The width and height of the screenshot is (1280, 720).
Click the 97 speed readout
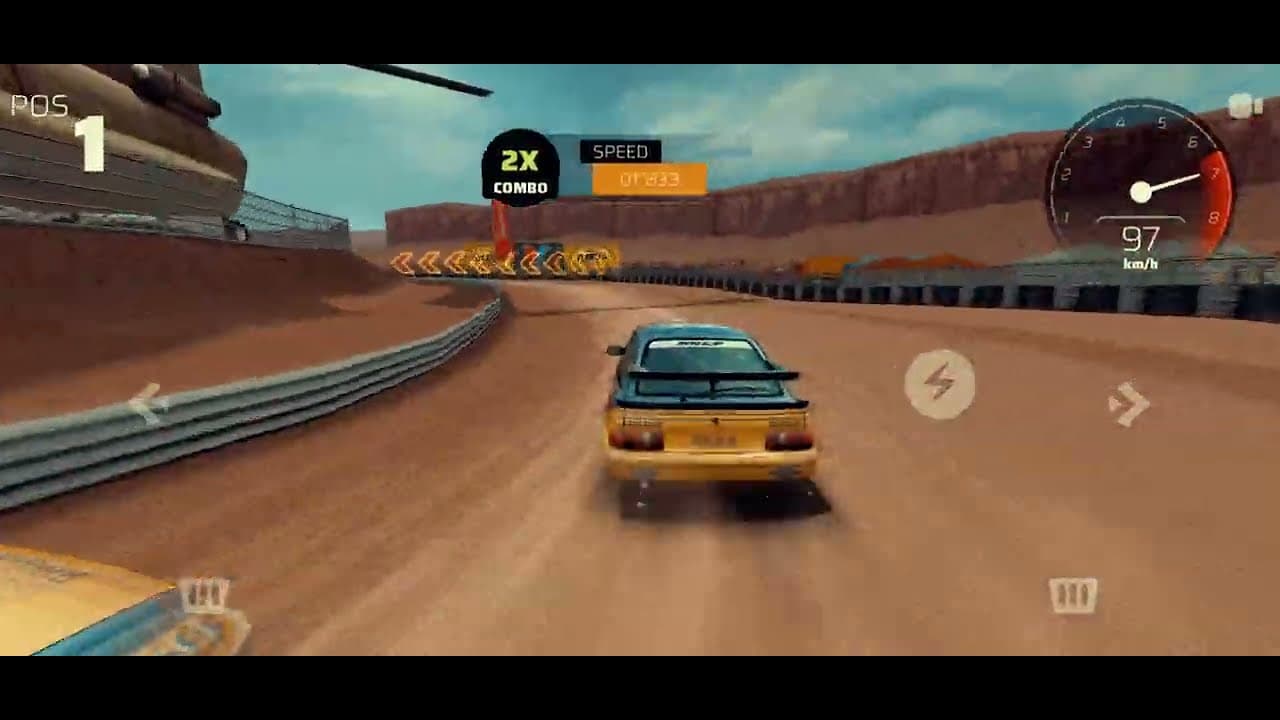click(x=1142, y=239)
